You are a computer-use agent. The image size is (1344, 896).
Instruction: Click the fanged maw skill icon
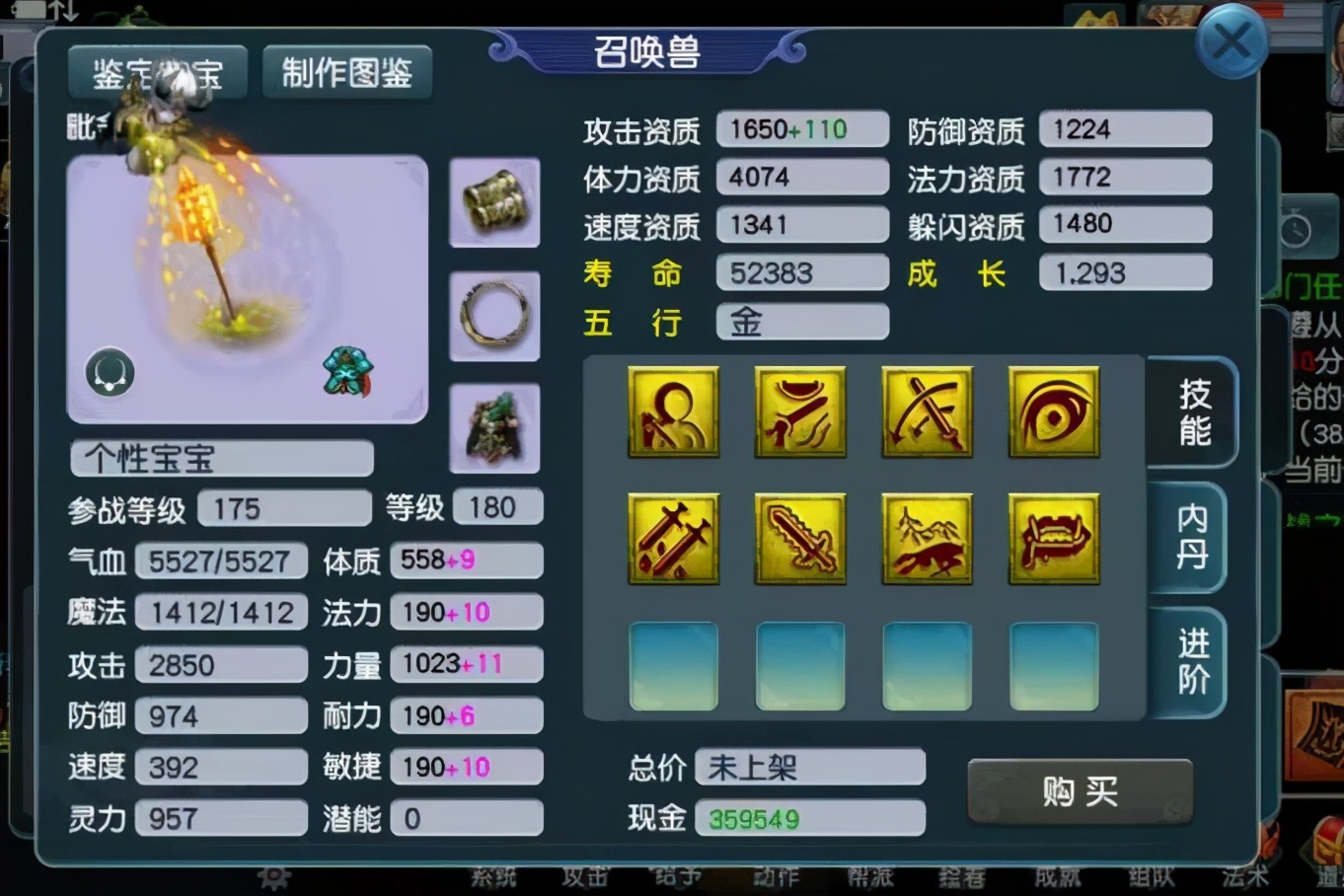point(1053,539)
